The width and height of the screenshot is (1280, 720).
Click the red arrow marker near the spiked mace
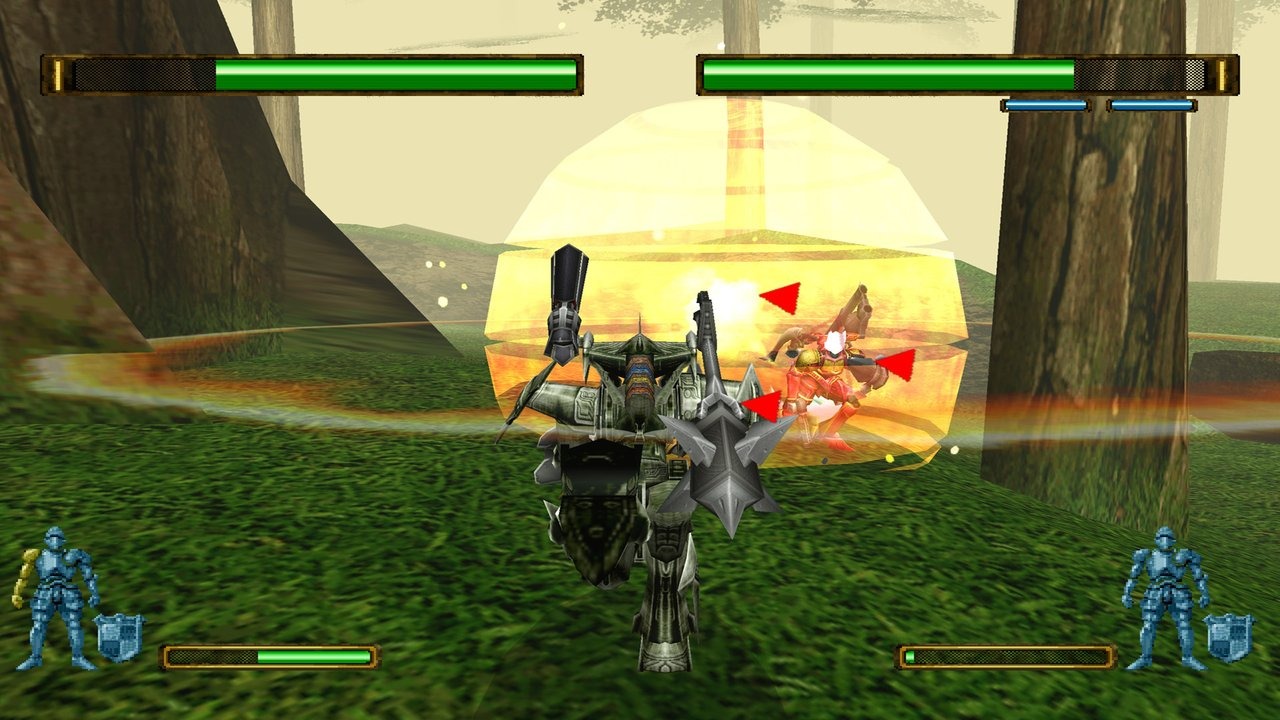tap(762, 404)
